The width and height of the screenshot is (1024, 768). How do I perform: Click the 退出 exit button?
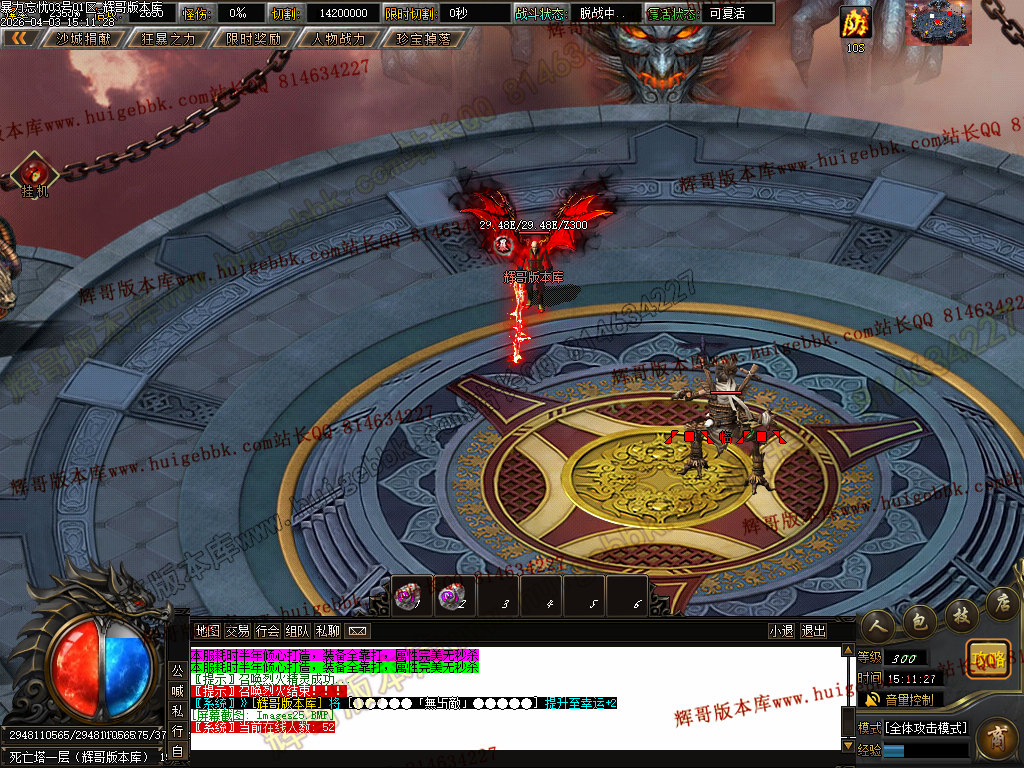pyautogui.click(x=814, y=631)
